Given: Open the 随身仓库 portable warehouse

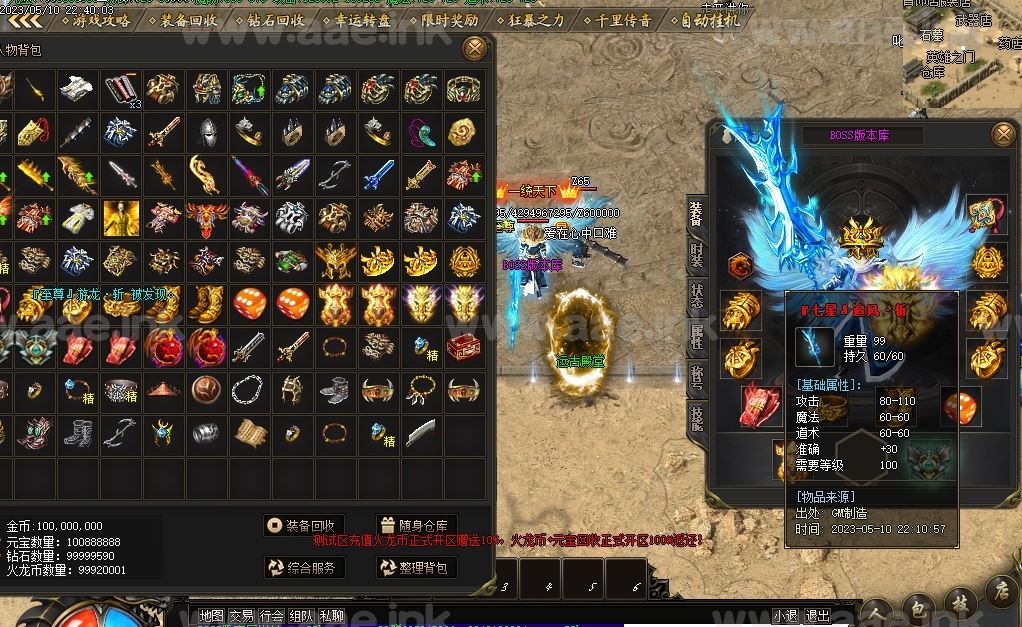Looking at the screenshot, I should (x=417, y=525).
